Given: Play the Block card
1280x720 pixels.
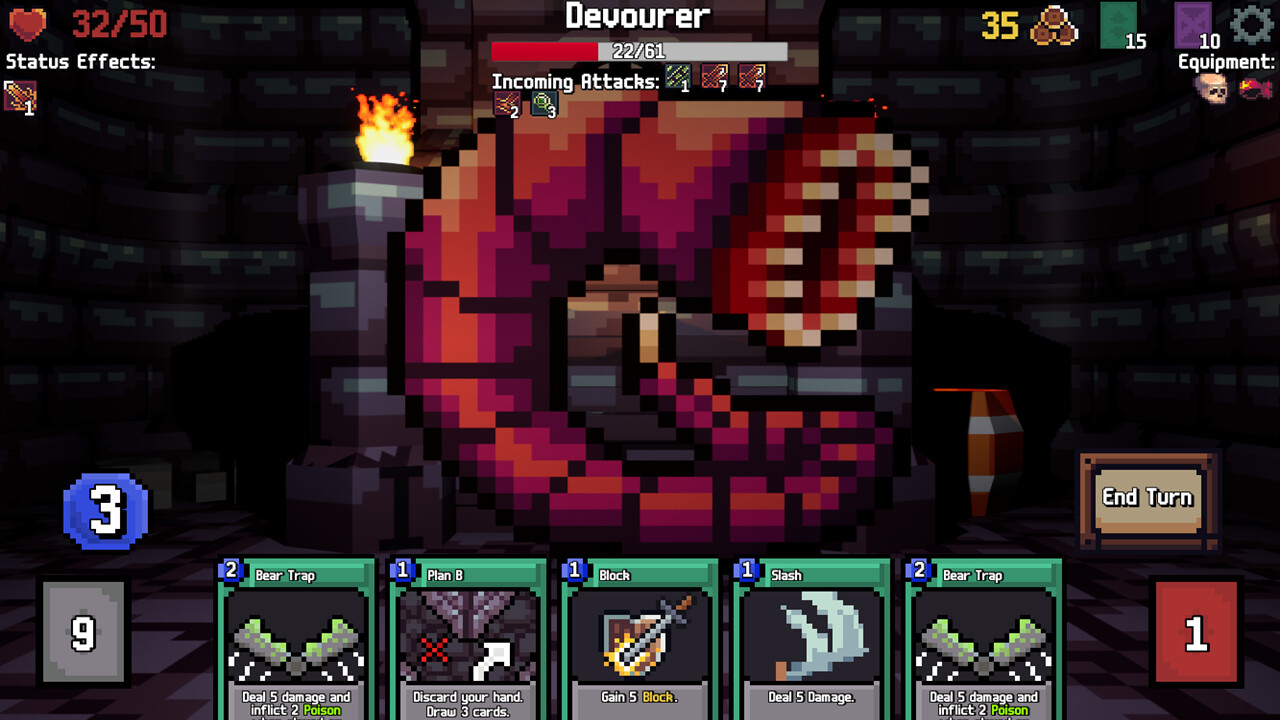Looking at the screenshot, I should point(638,640).
